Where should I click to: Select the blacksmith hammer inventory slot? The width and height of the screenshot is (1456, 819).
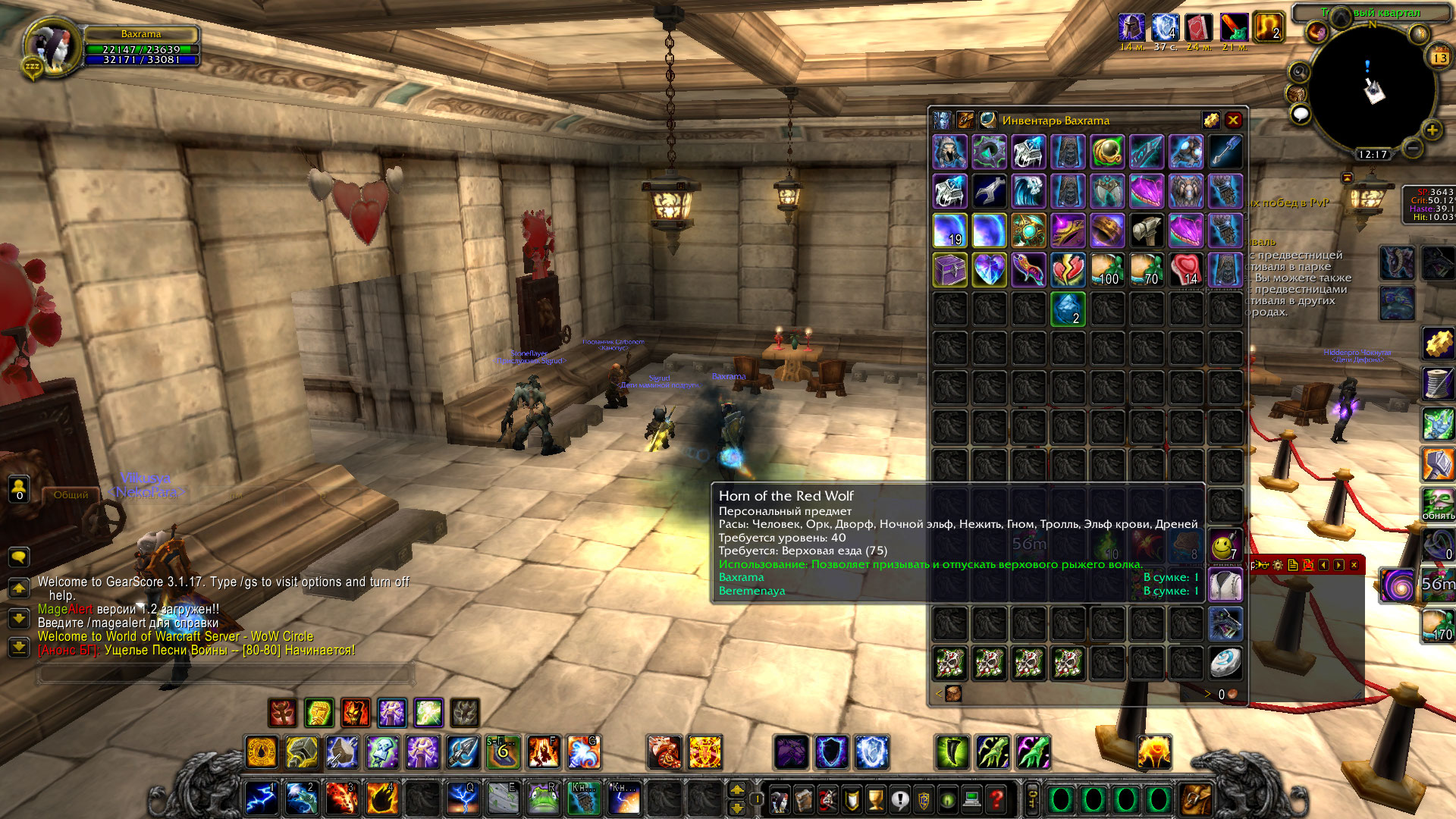[x=1147, y=230]
